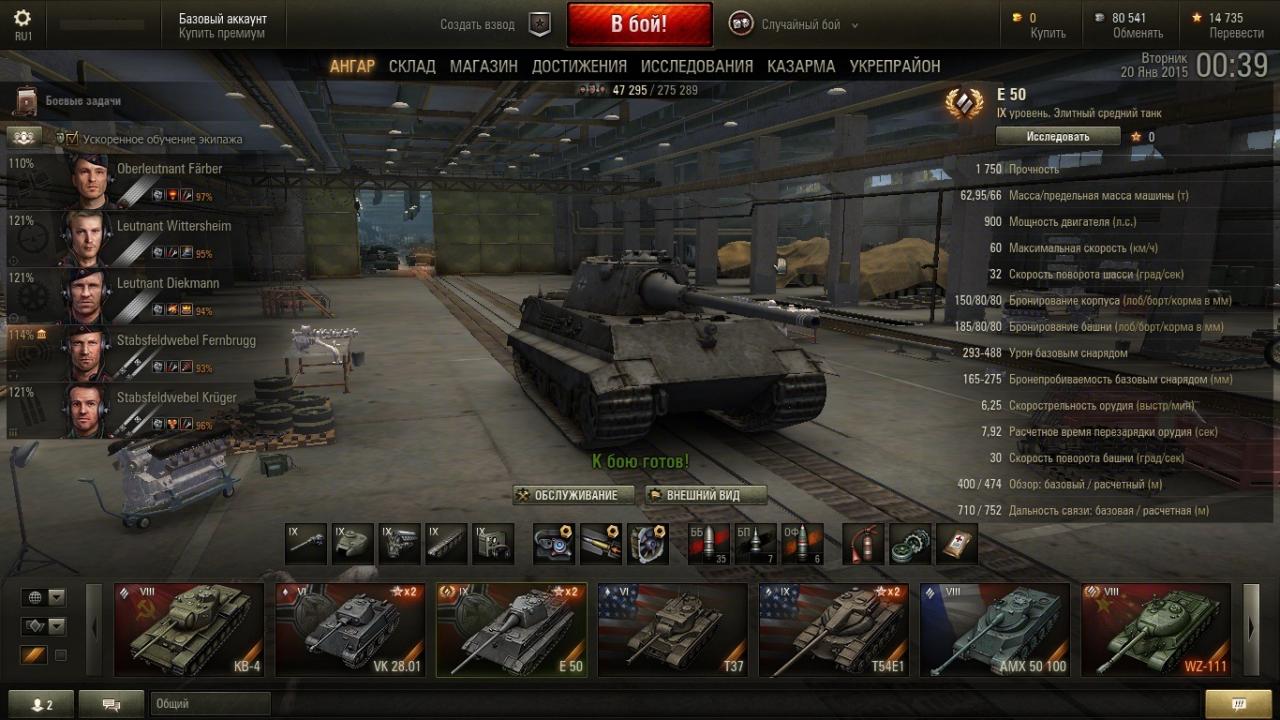
Task: Start battle with the red В бой! button
Action: pyautogui.click(x=639, y=24)
